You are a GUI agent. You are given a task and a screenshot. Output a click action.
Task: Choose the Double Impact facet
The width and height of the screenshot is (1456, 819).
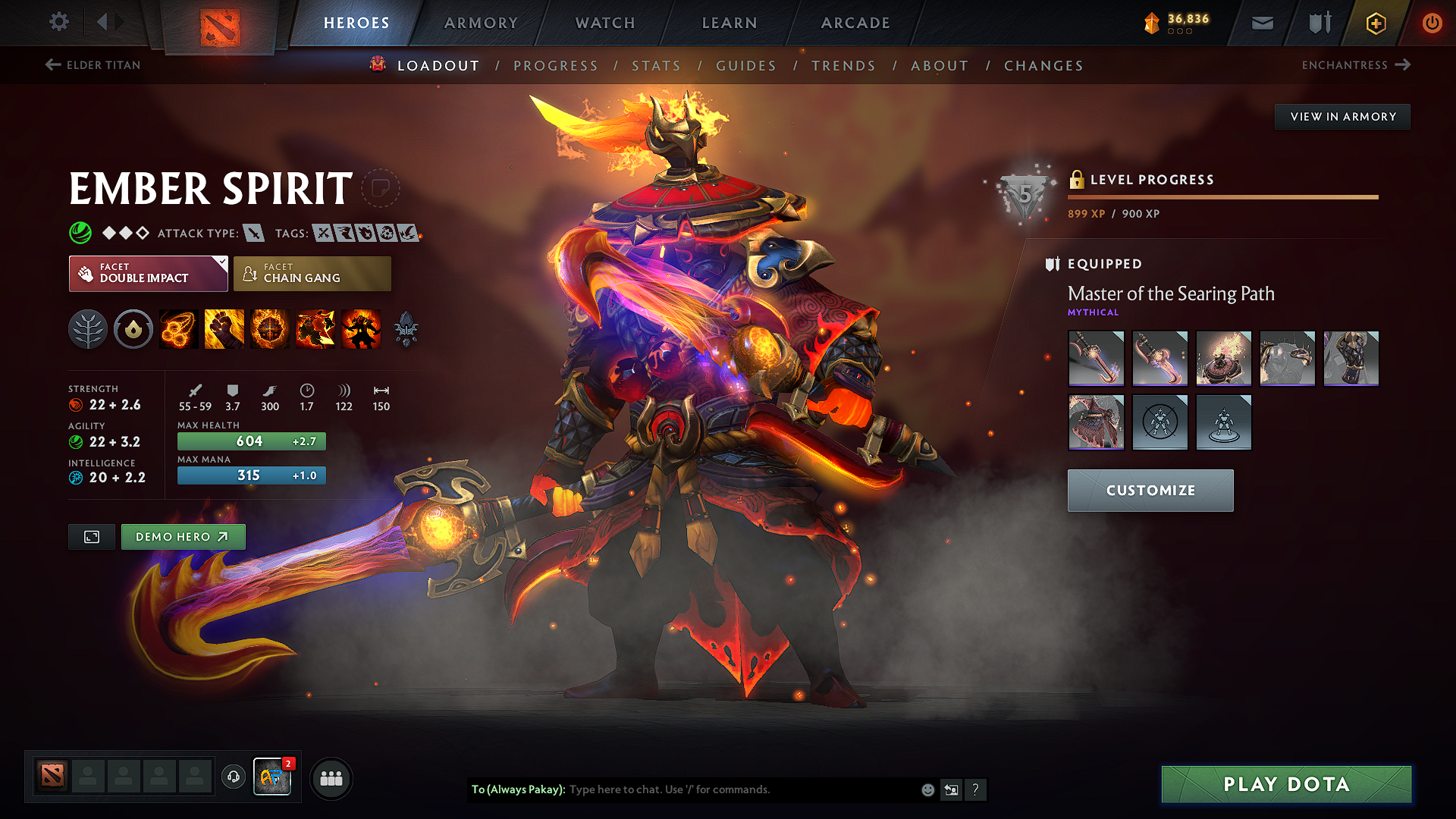(x=148, y=274)
